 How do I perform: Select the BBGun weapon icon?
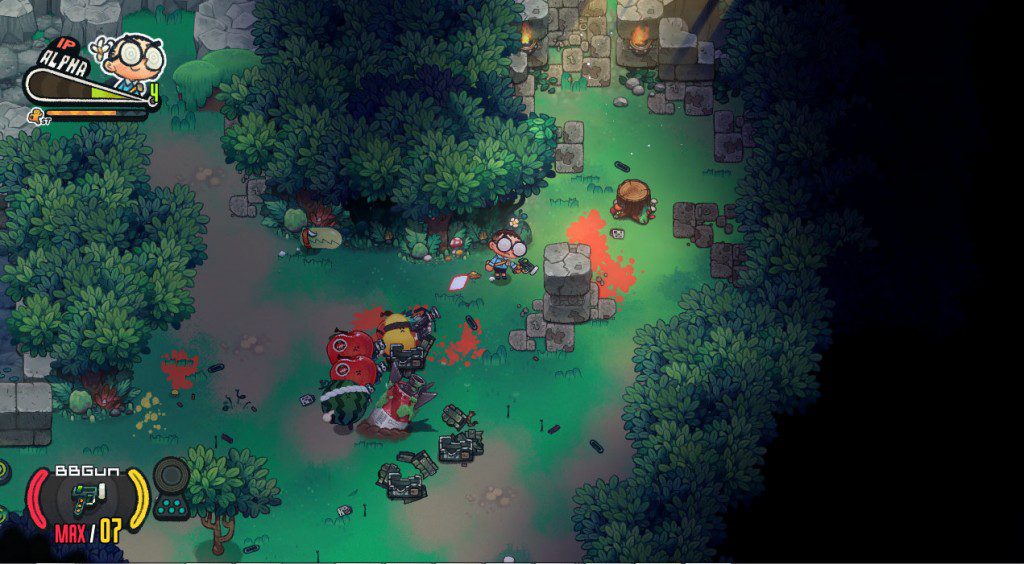pos(87,497)
